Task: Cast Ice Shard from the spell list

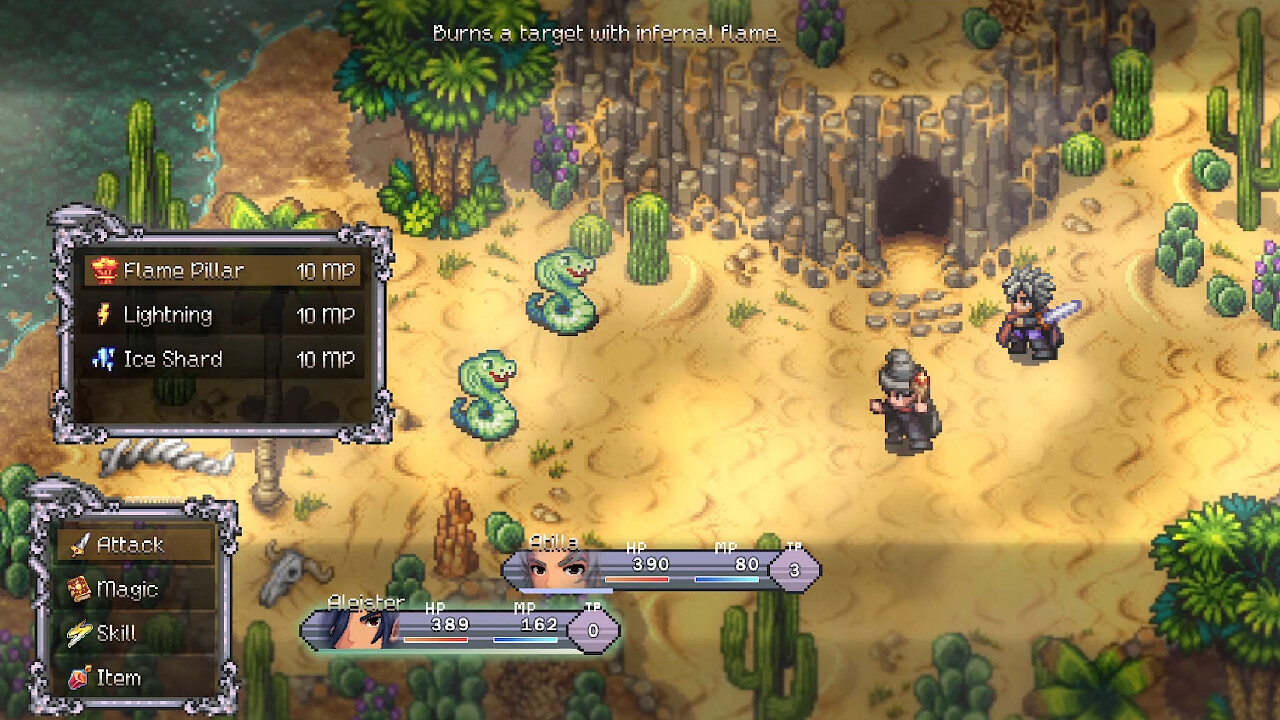Action: tap(223, 359)
